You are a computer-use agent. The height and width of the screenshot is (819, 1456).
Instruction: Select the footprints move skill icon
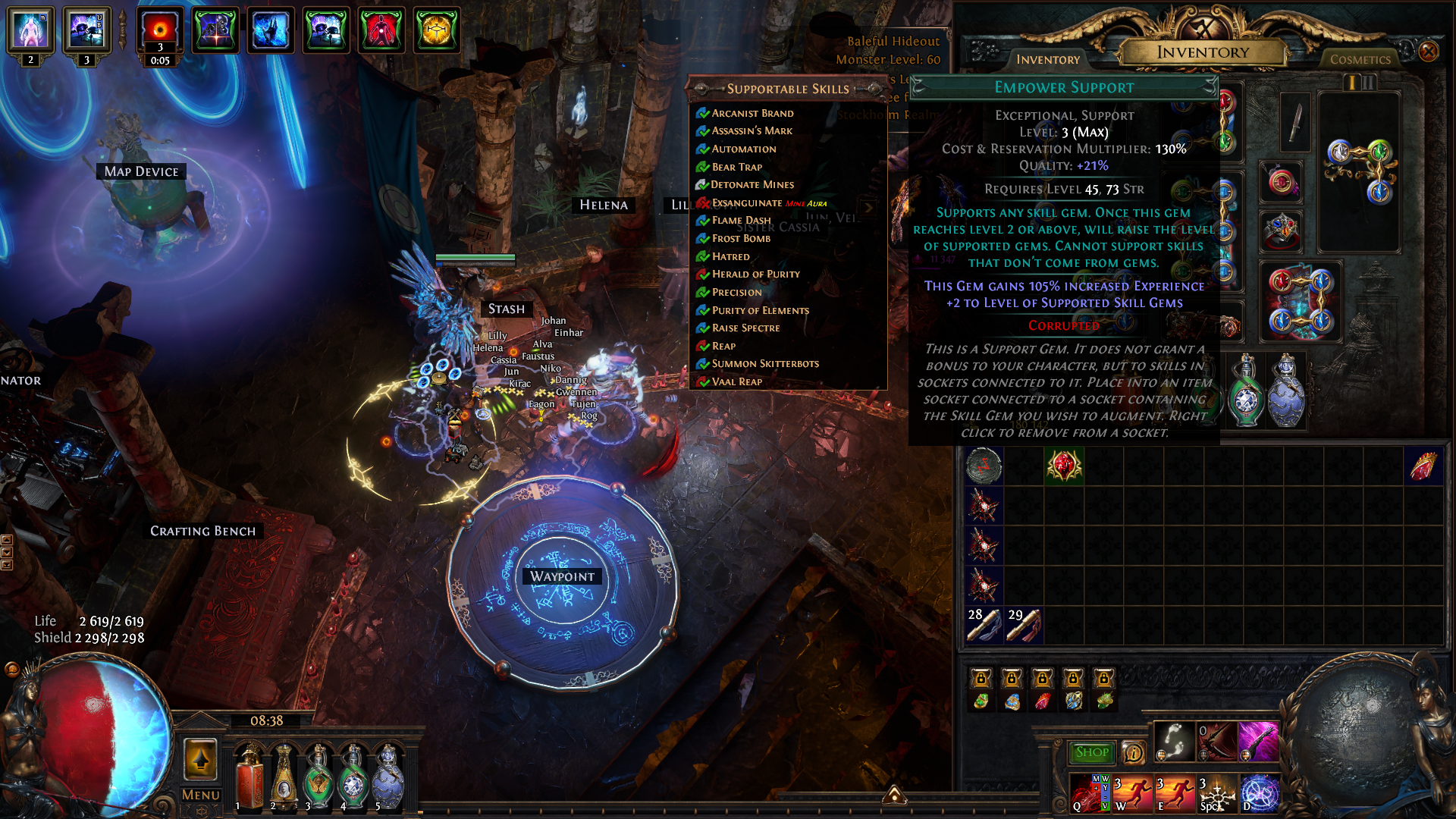pos(1174,741)
